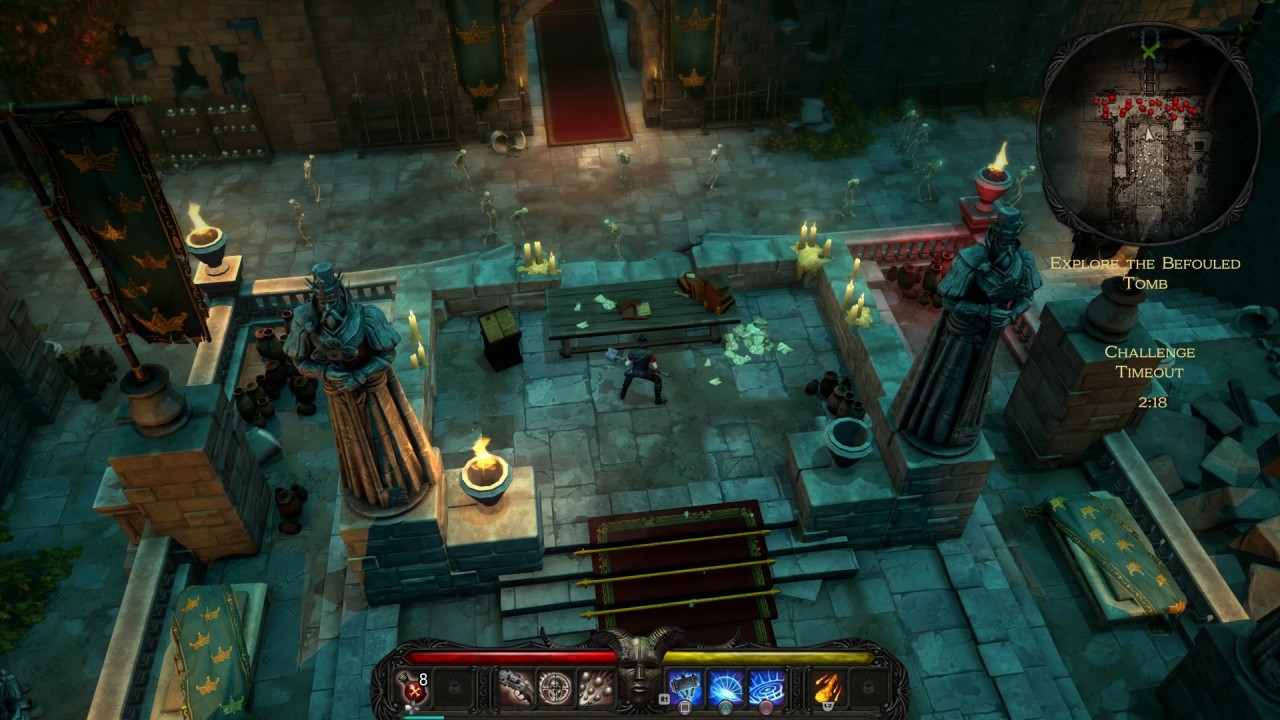Trigger the scattered pellets shot skill
Screen dimensions: 1280x720
pyautogui.click(x=596, y=687)
